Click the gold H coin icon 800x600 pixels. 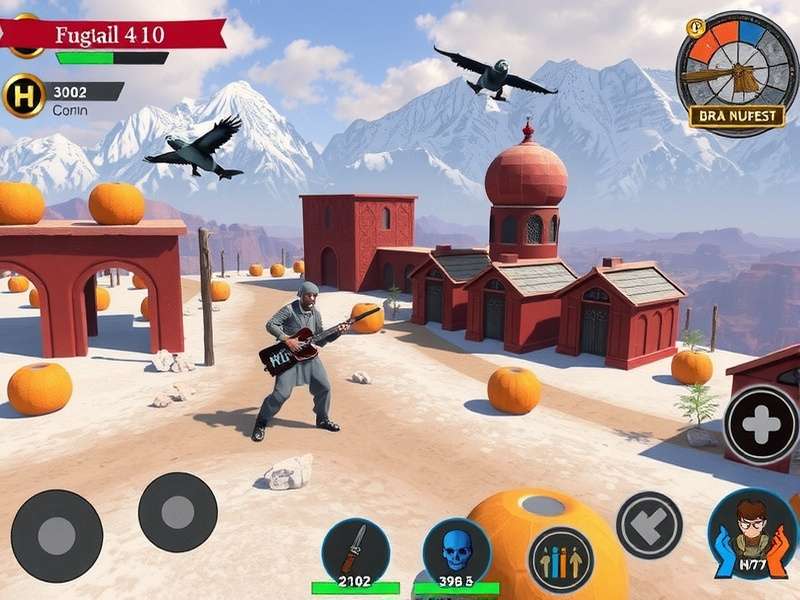[x=24, y=95]
